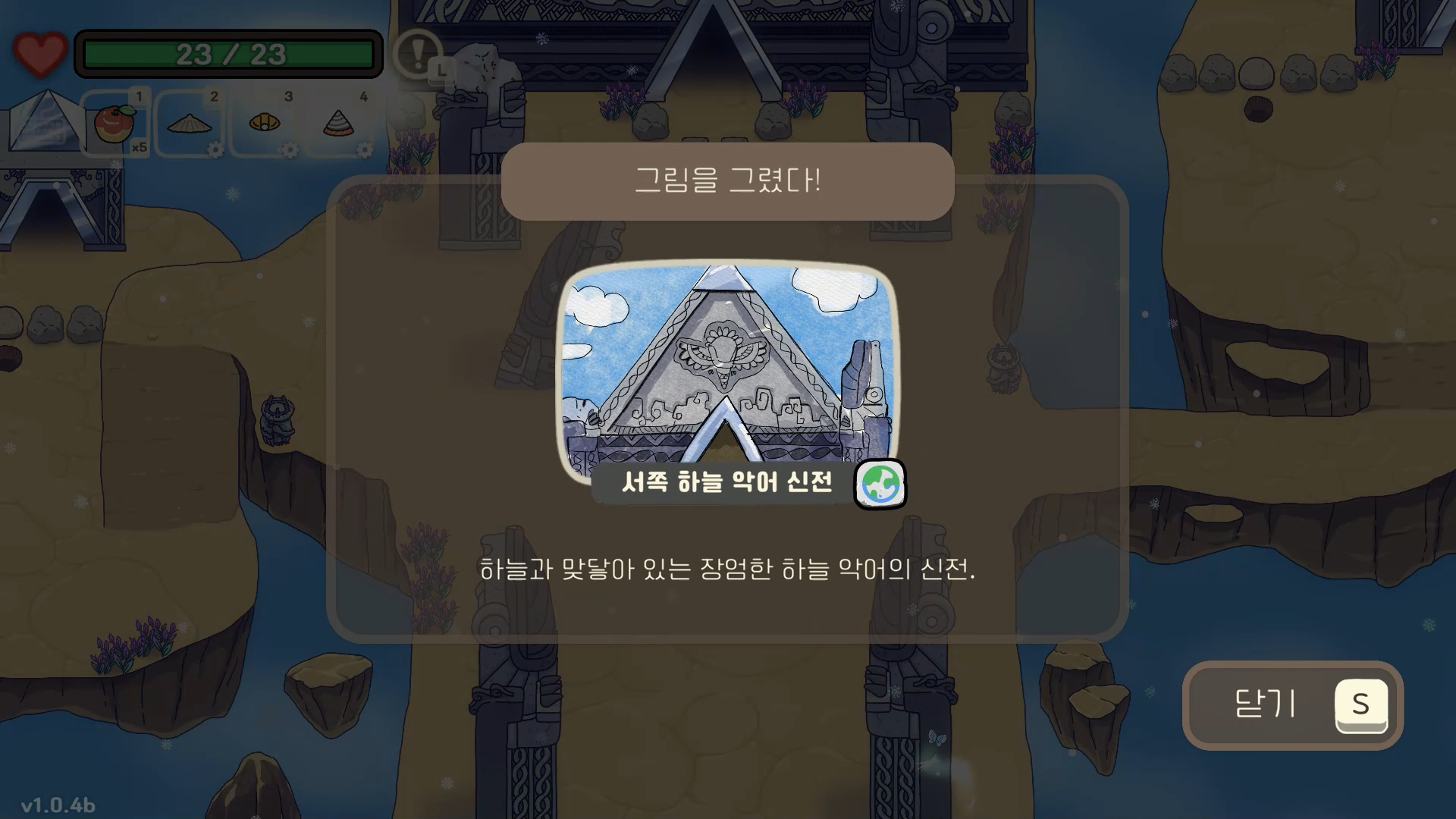
Task: Click the L key badge beside the exclamation icon
Action: pos(442,71)
